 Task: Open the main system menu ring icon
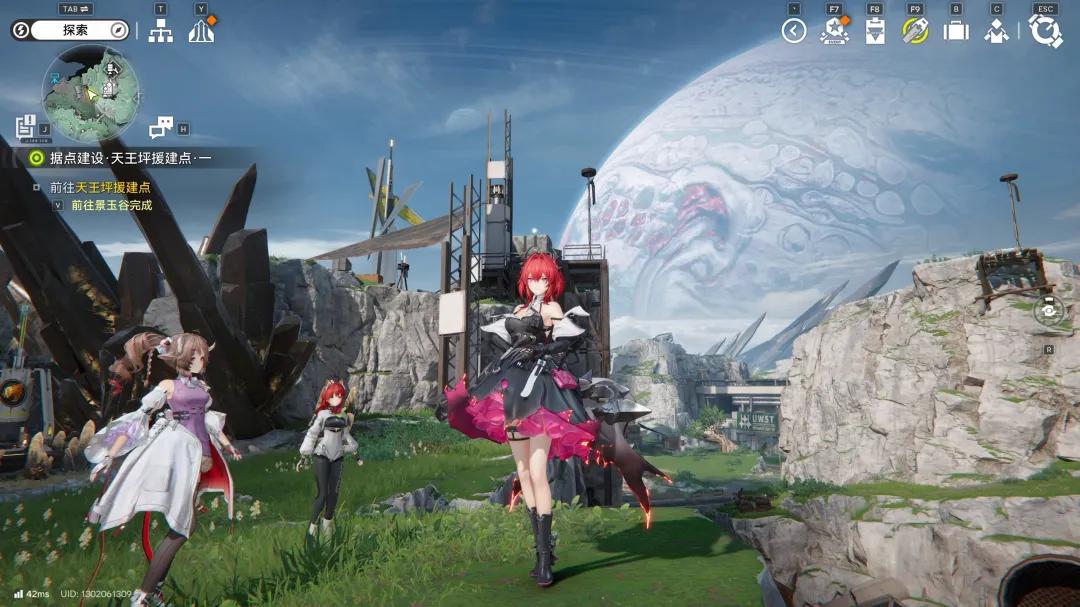[1045, 31]
